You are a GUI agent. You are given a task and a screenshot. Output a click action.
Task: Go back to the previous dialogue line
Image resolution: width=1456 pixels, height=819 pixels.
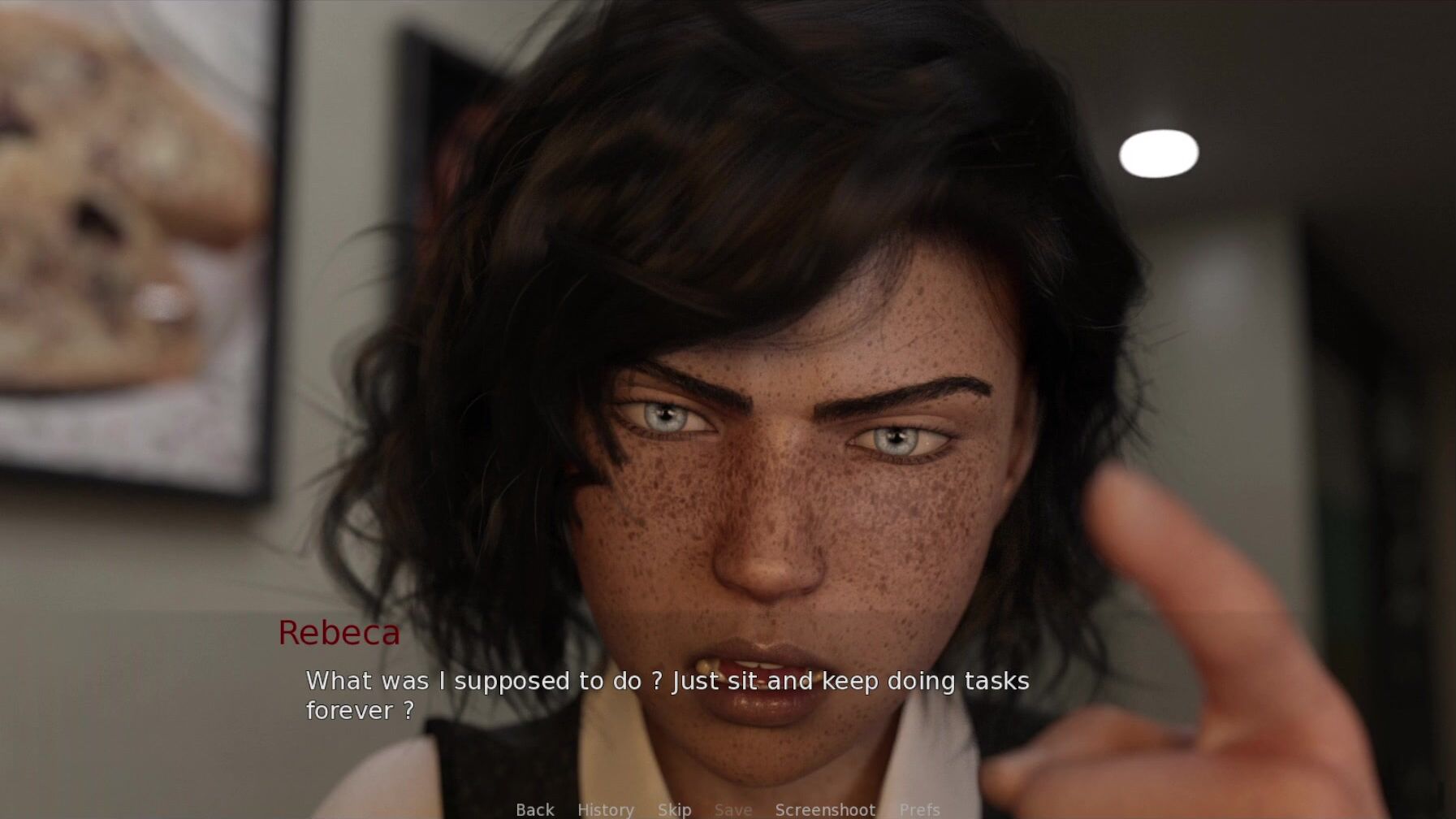pos(535,809)
